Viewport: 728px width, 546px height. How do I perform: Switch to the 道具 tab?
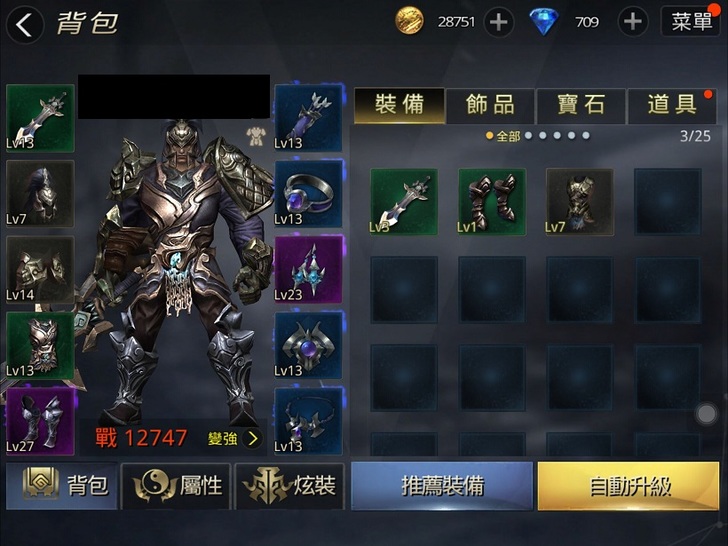click(x=672, y=105)
